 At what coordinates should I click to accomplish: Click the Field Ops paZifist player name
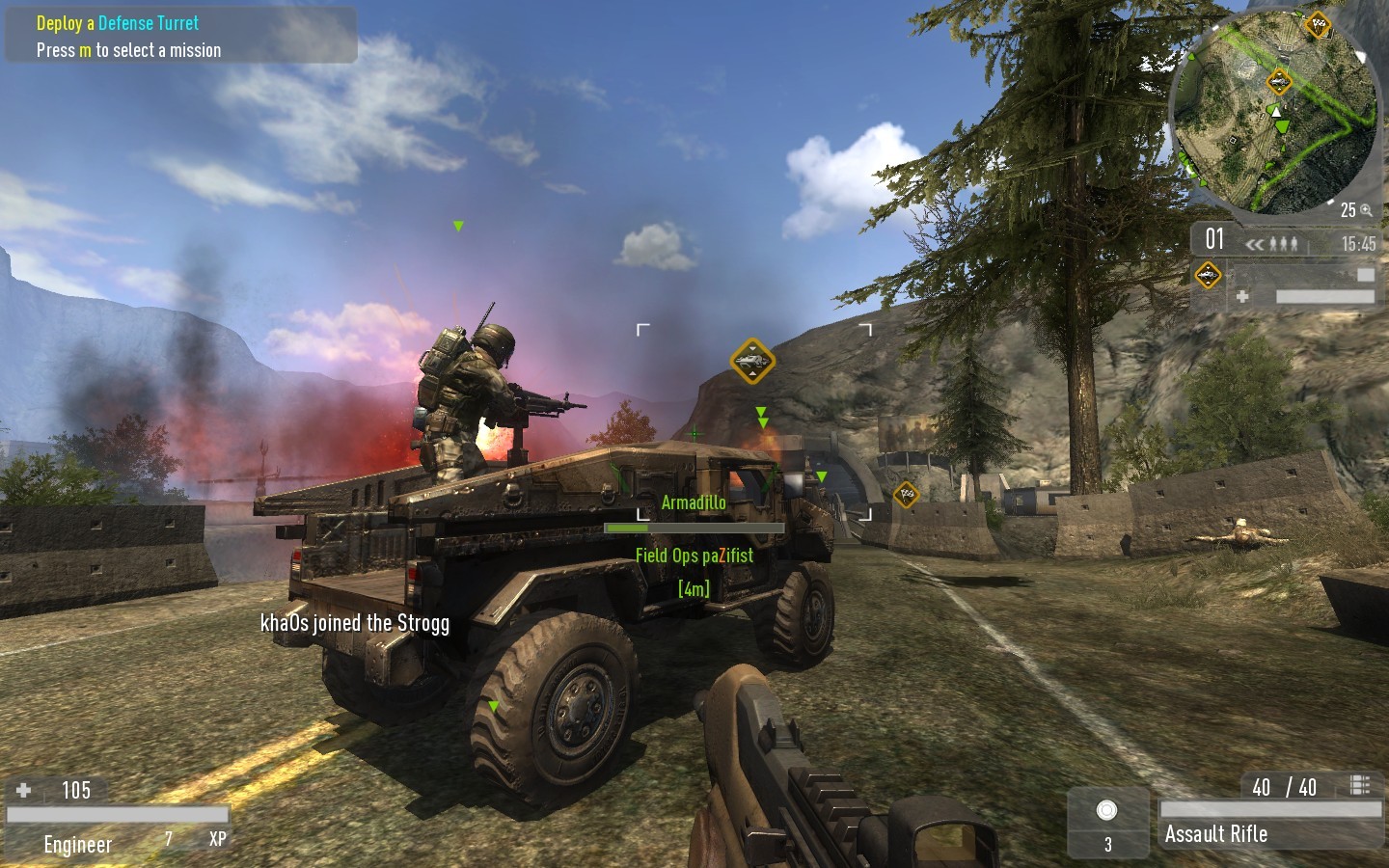click(694, 556)
